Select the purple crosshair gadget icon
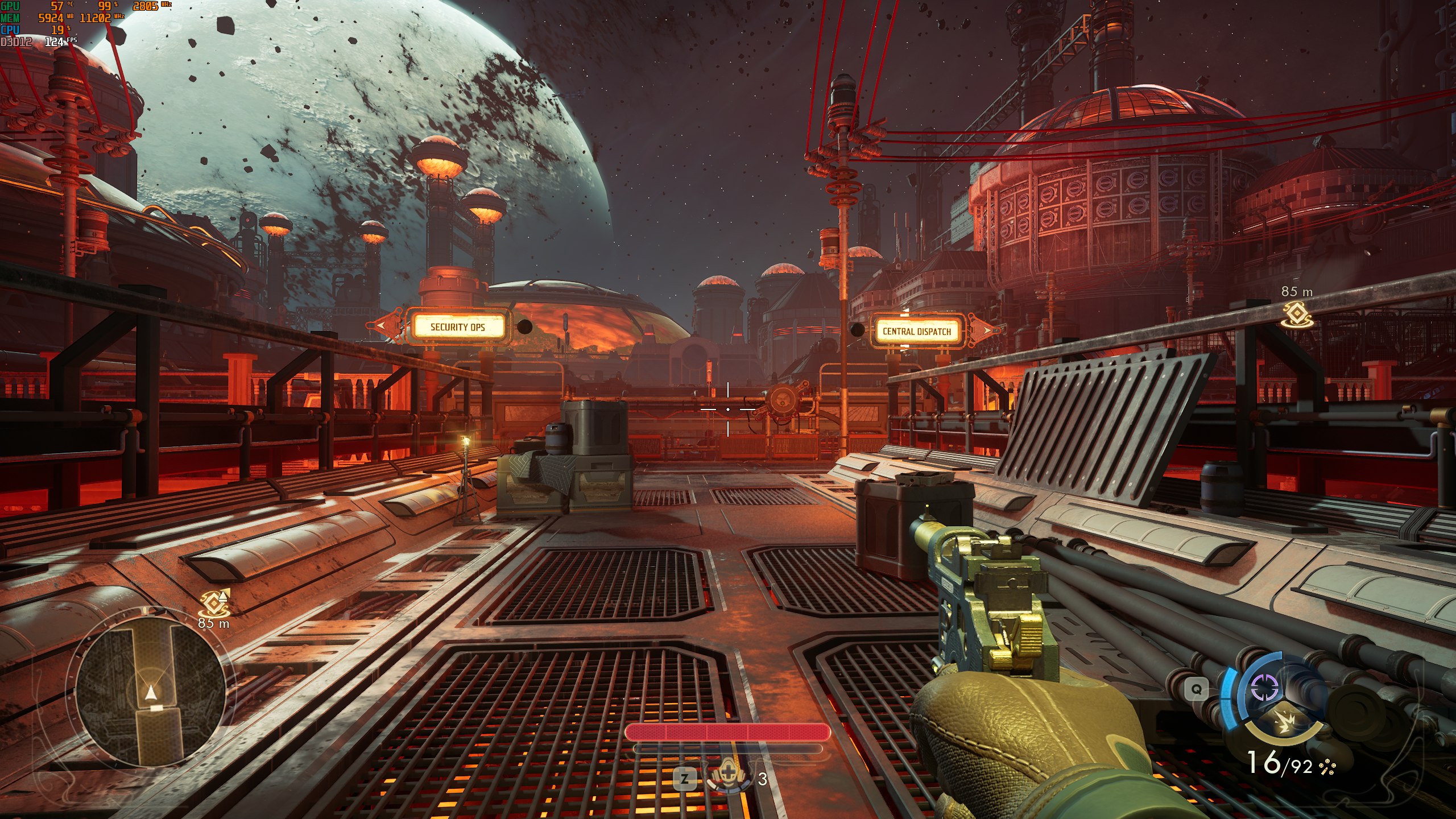Viewport: 1456px width, 819px height. 1265,689
